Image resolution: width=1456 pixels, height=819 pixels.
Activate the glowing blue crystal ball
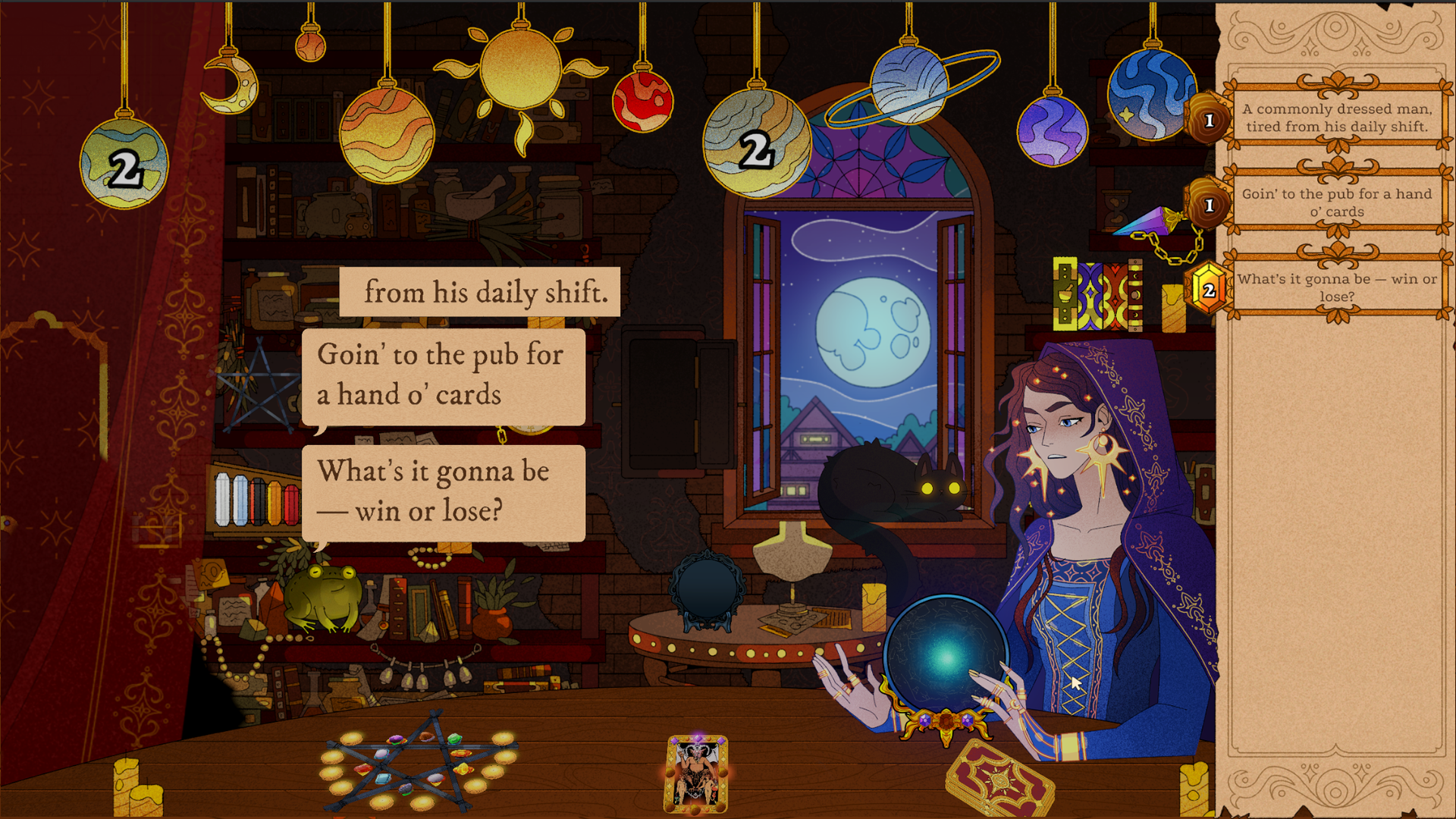pos(945,656)
